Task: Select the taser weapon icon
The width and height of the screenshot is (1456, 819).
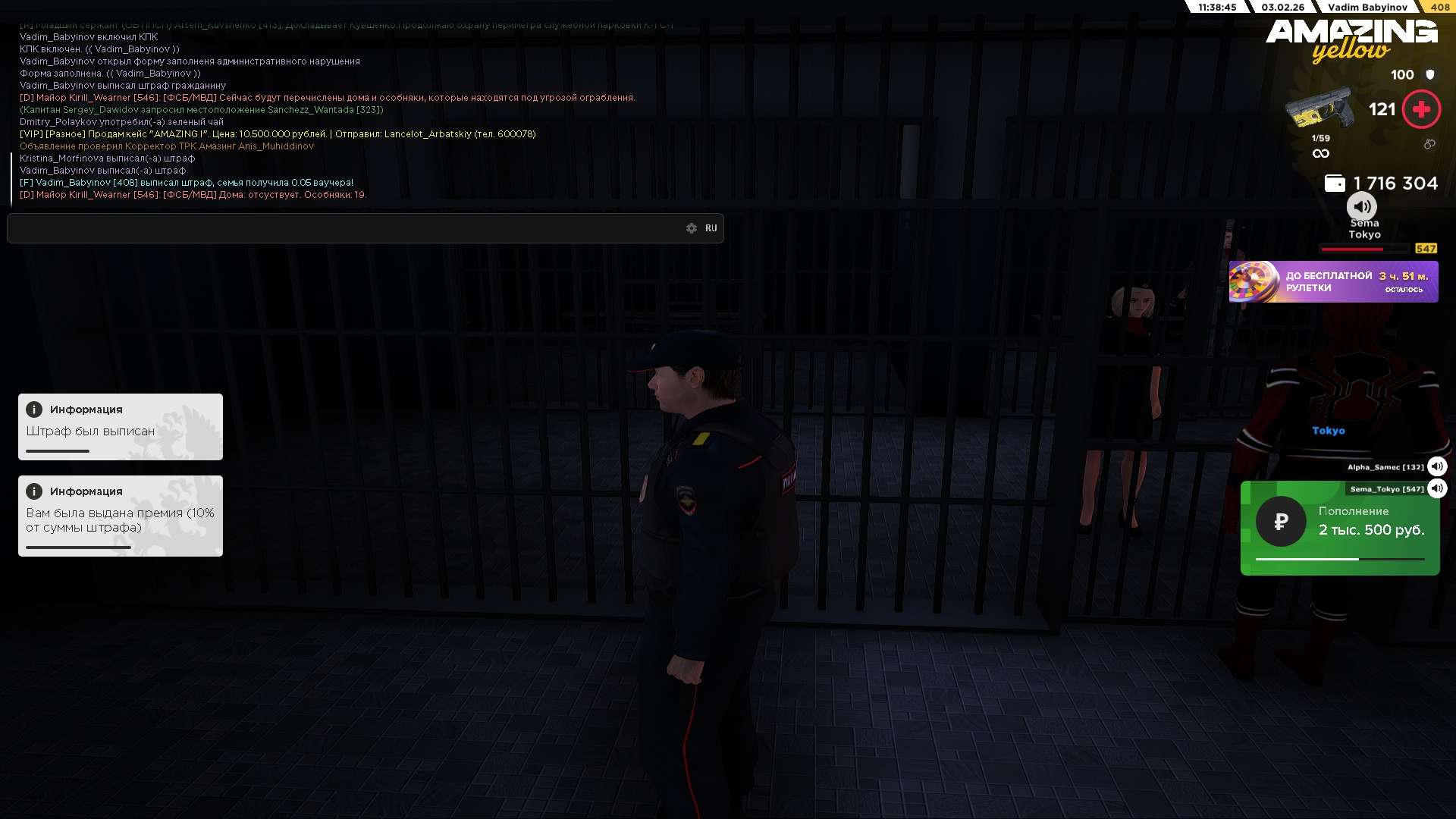Action: click(x=1319, y=110)
